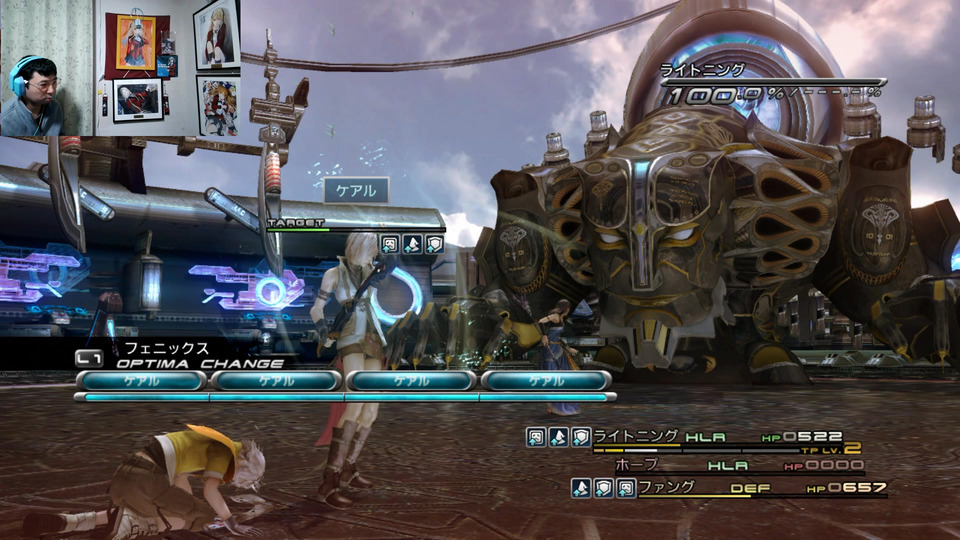Select the フェニックス optima name label
The width and height of the screenshot is (960, 540).
tap(166, 348)
